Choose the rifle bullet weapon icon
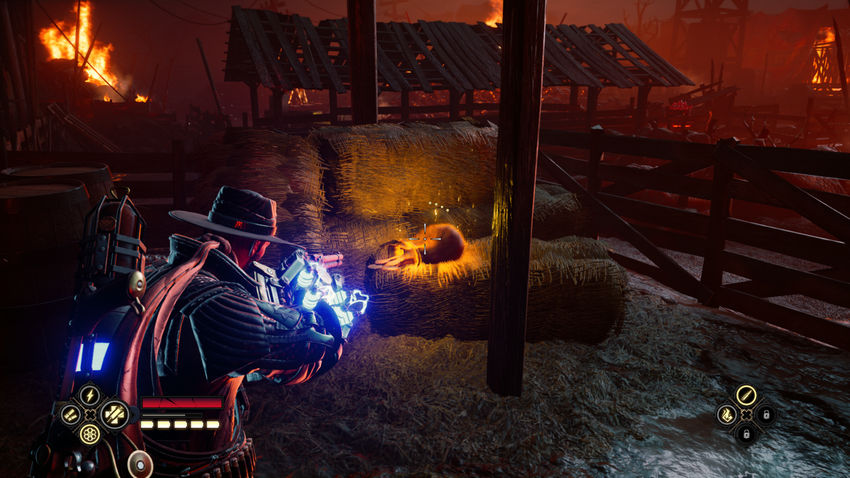 745,394
